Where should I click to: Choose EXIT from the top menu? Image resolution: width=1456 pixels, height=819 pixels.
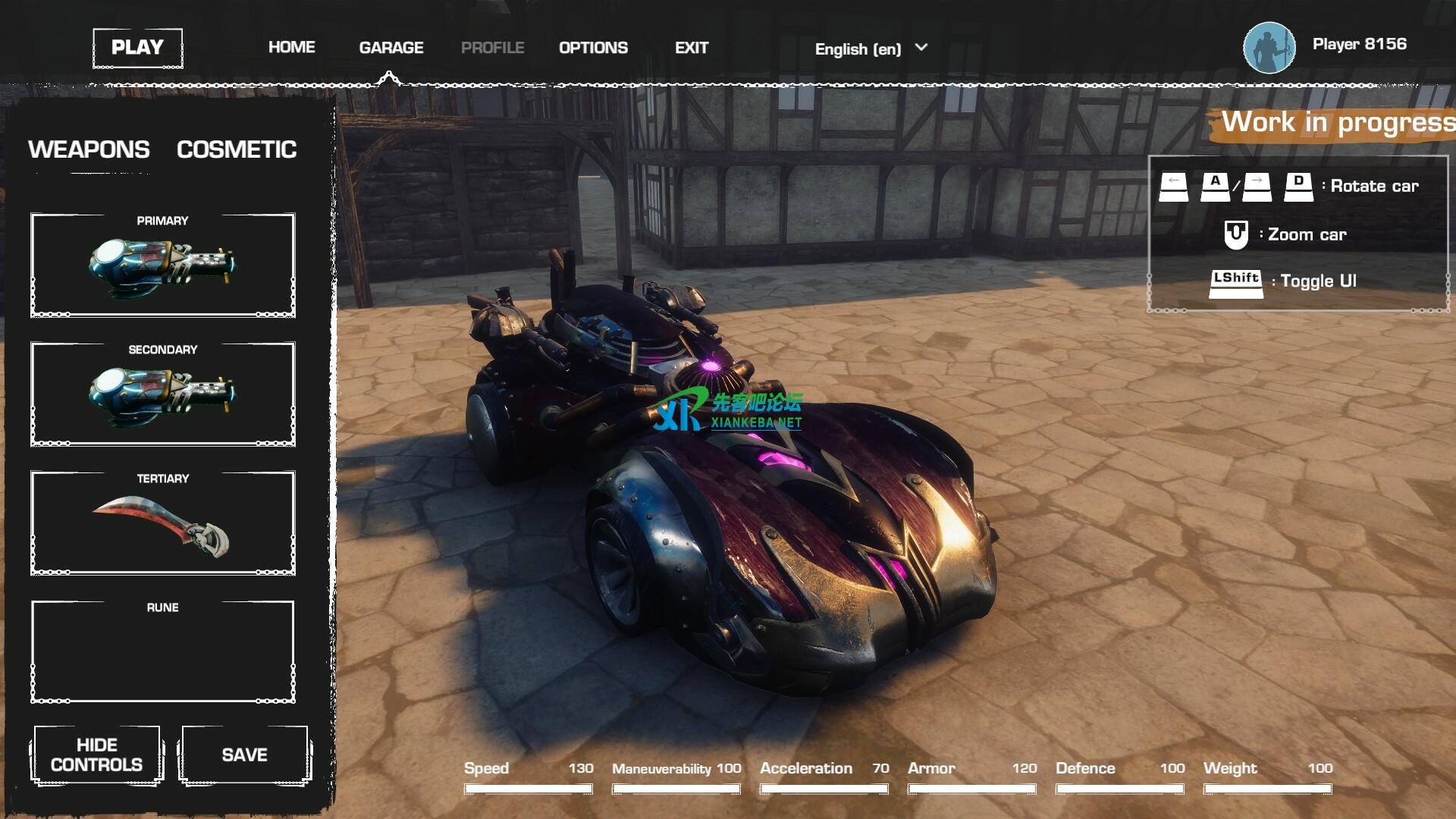pyautogui.click(x=692, y=48)
